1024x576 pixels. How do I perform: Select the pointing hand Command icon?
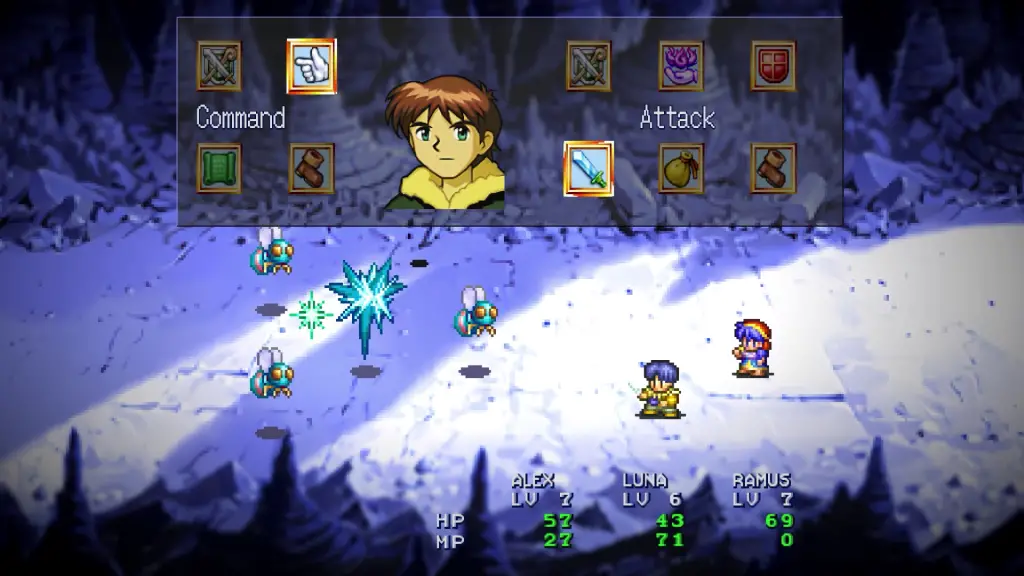tap(311, 66)
